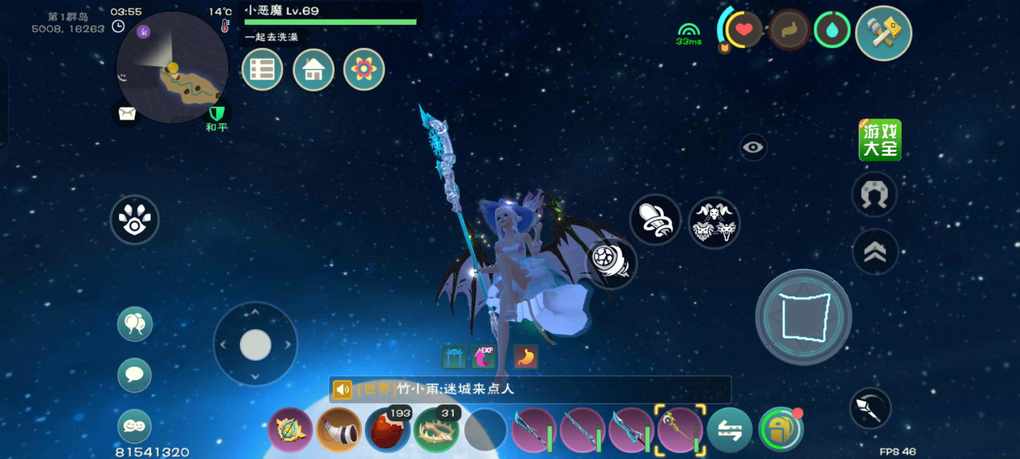Activate the large square attack button
The height and width of the screenshot is (459, 1020).
click(x=803, y=316)
